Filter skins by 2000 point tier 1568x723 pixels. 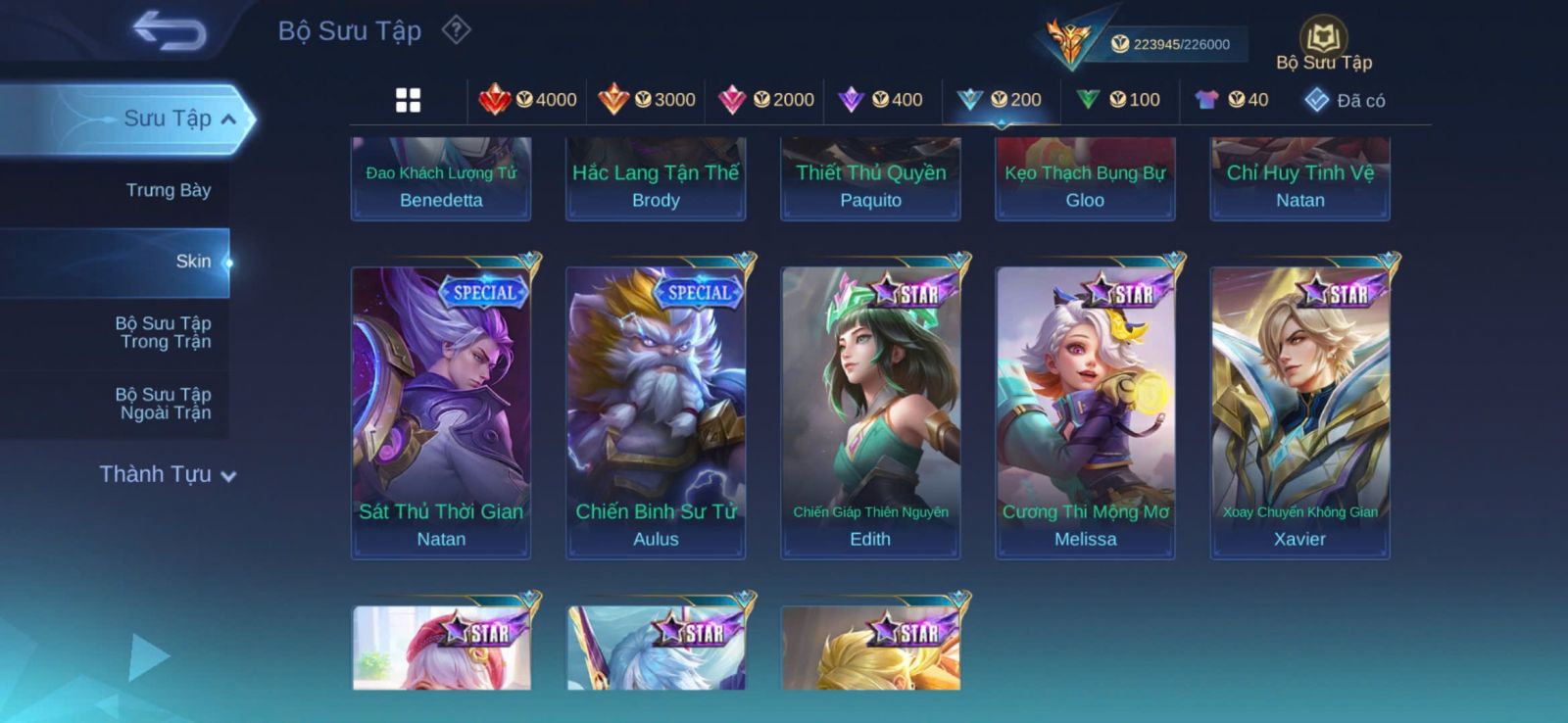click(765, 100)
